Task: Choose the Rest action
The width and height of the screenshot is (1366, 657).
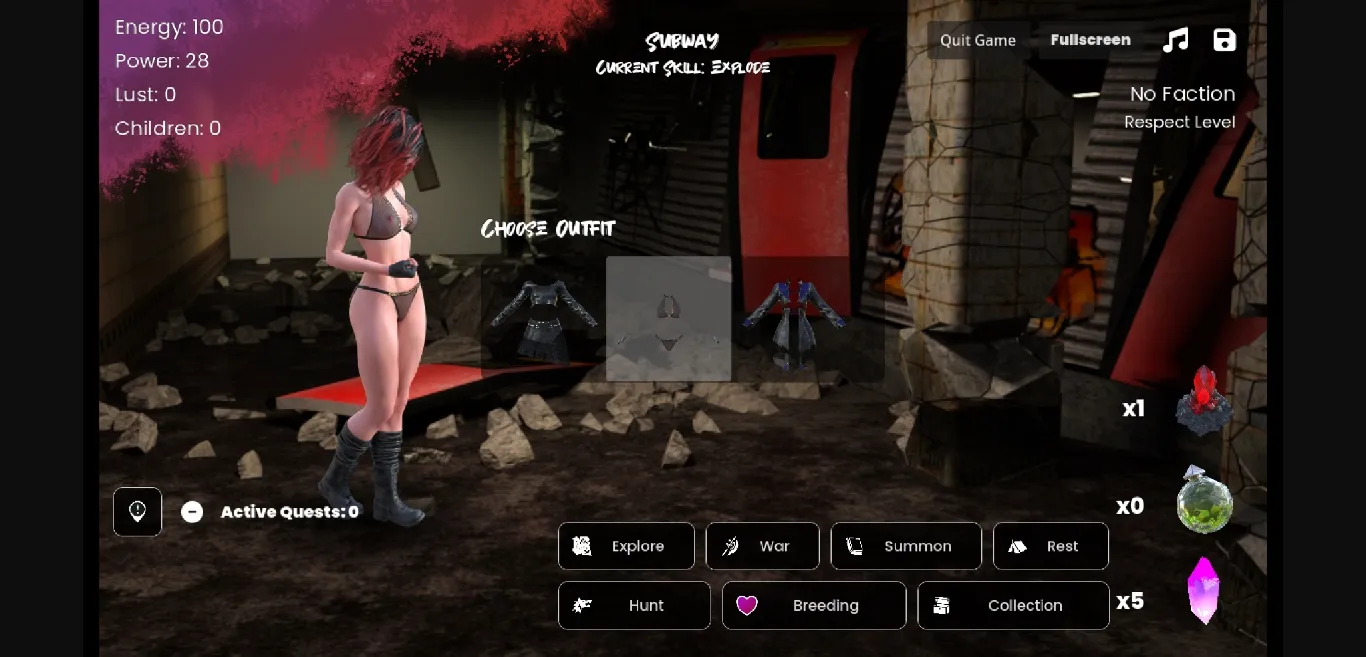Action: (x=1050, y=546)
